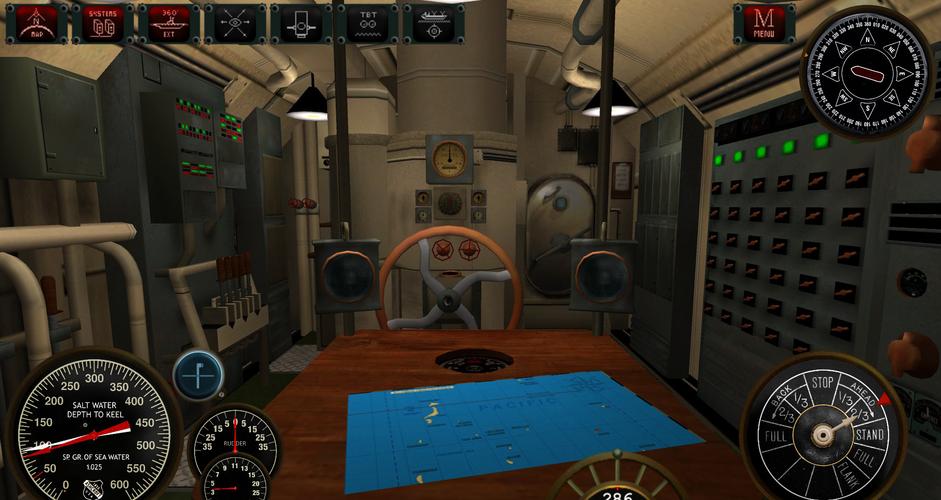This screenshot has width=941, height=500.
Task: Set telegraph to ahead STAND speed
Action: (x=870, y=434)
